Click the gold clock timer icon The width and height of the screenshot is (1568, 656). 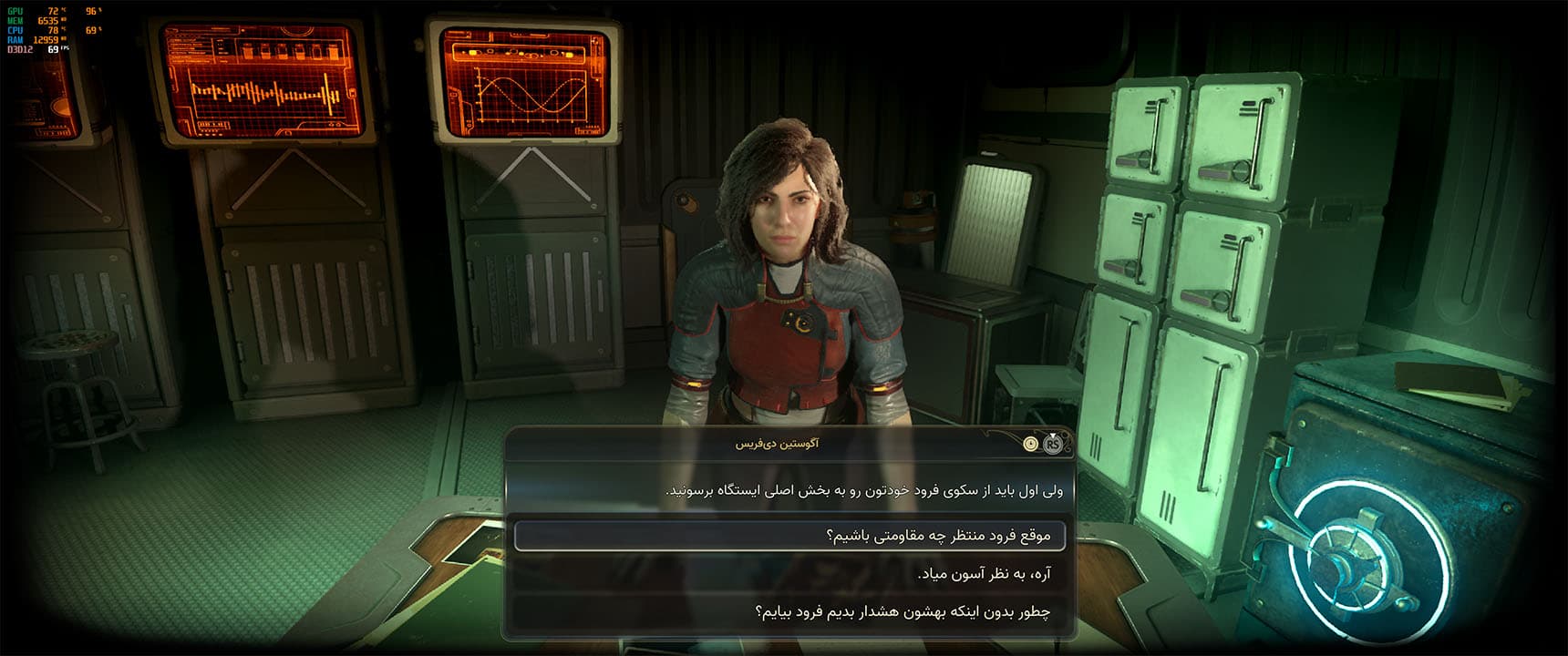(x=1031, y=445)
